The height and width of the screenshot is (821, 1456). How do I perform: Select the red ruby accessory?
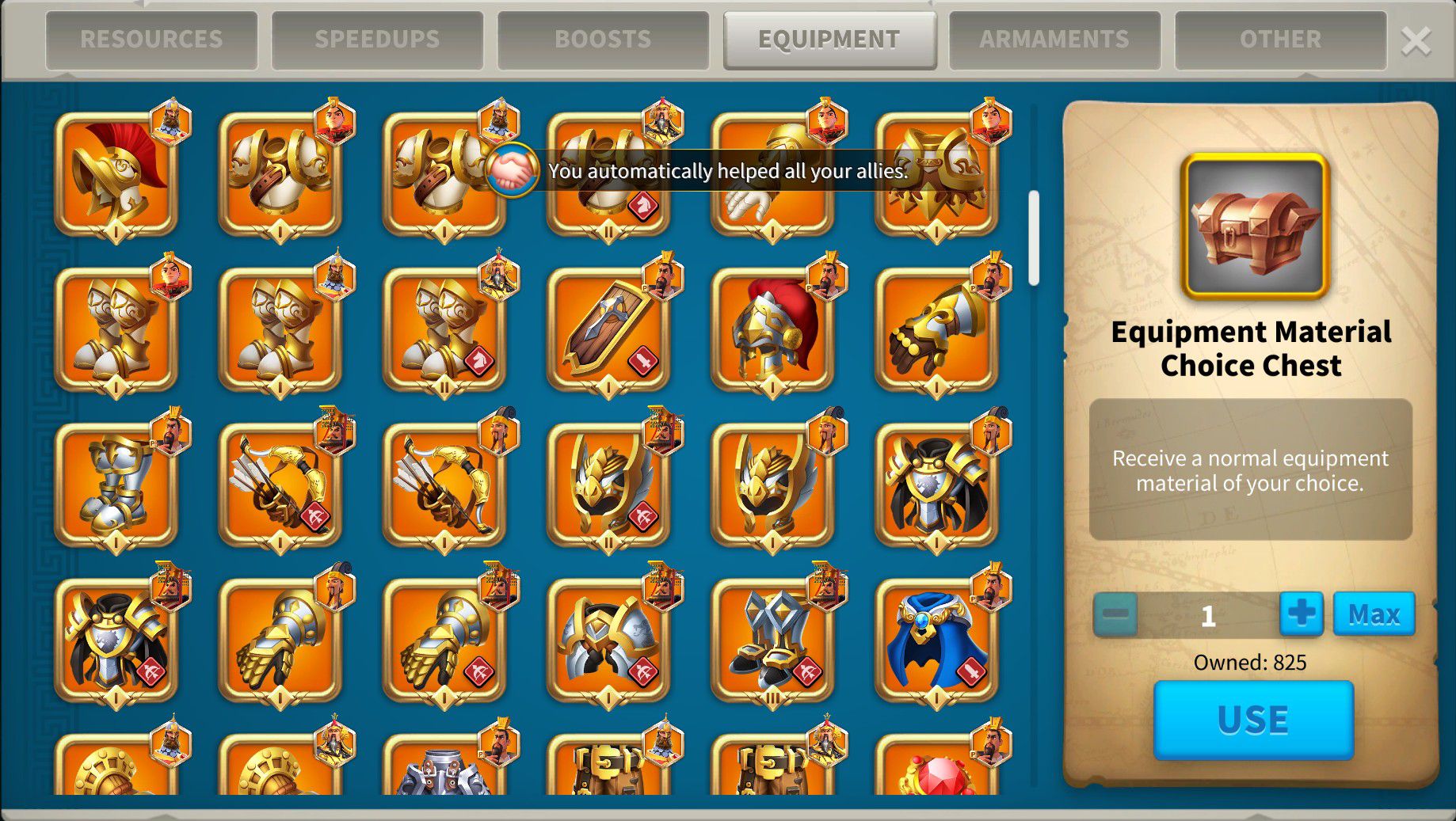(x=936, y=772)
